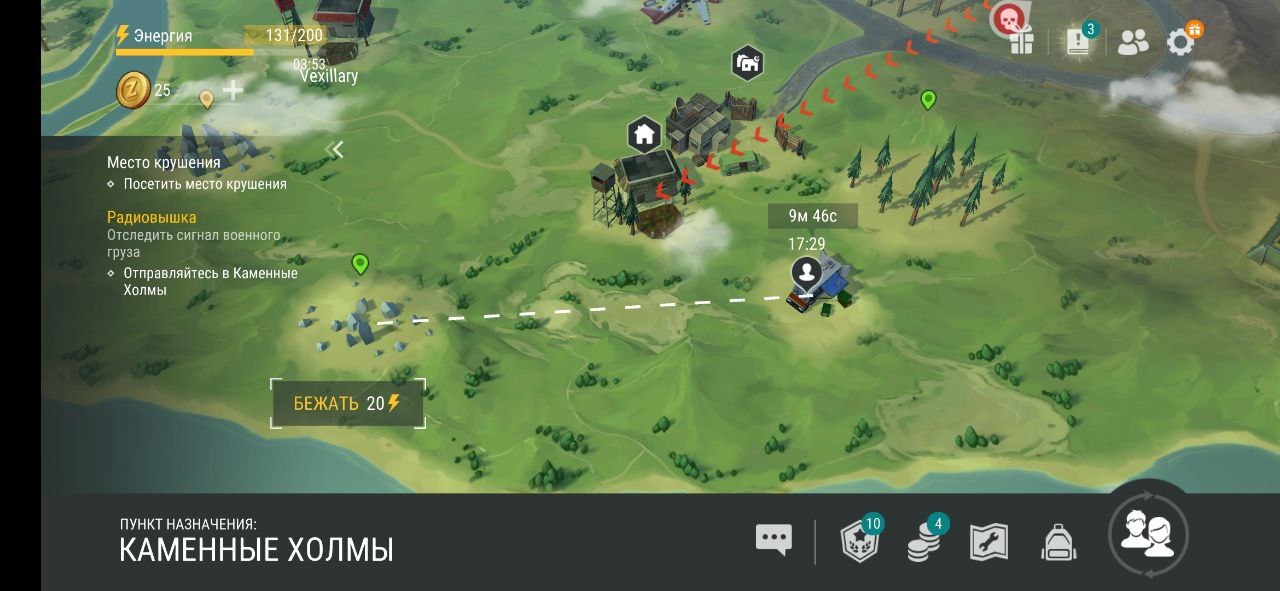Open the settings gear menu
This screenshot has height=591, width=1280.
tap(1182, 41)
